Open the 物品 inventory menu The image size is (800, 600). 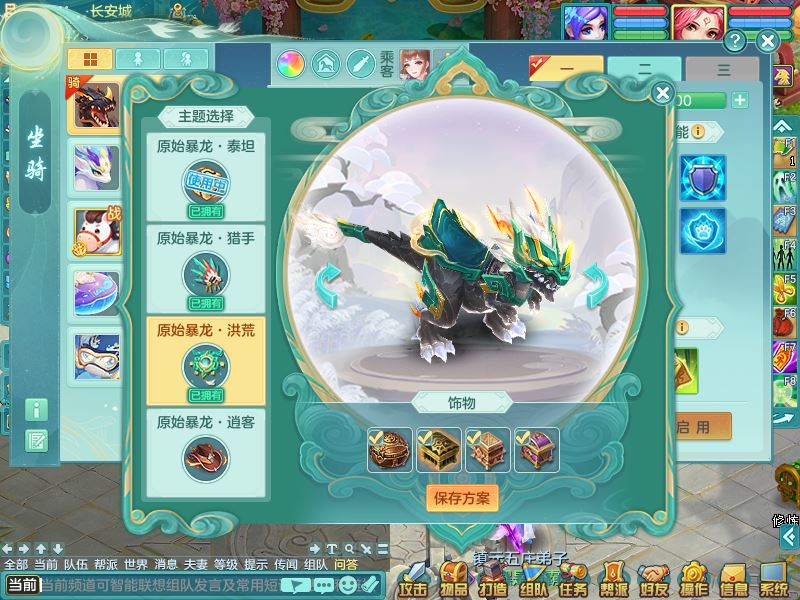point(453,579)
